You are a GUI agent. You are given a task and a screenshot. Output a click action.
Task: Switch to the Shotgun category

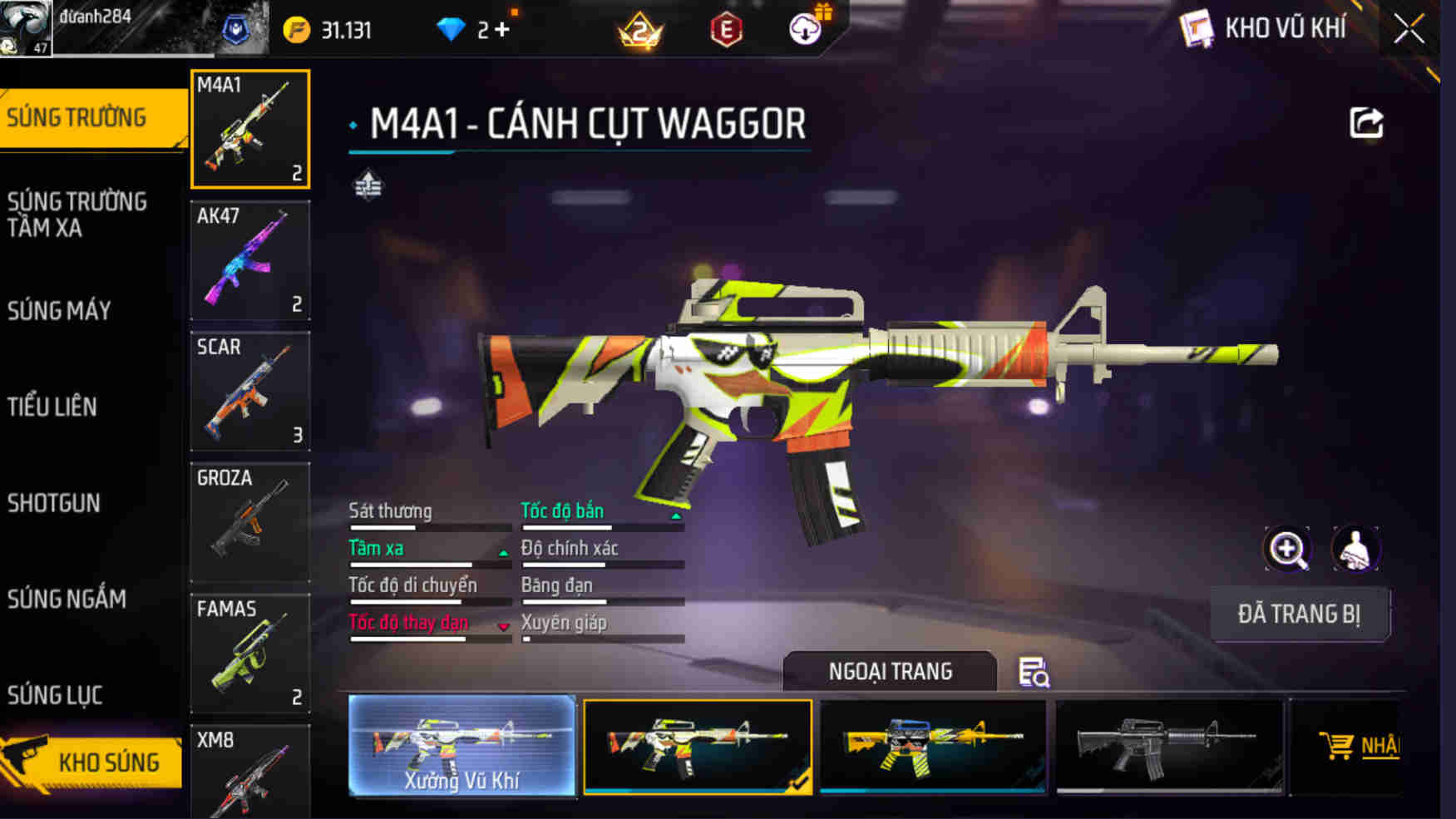pos(54,503)
